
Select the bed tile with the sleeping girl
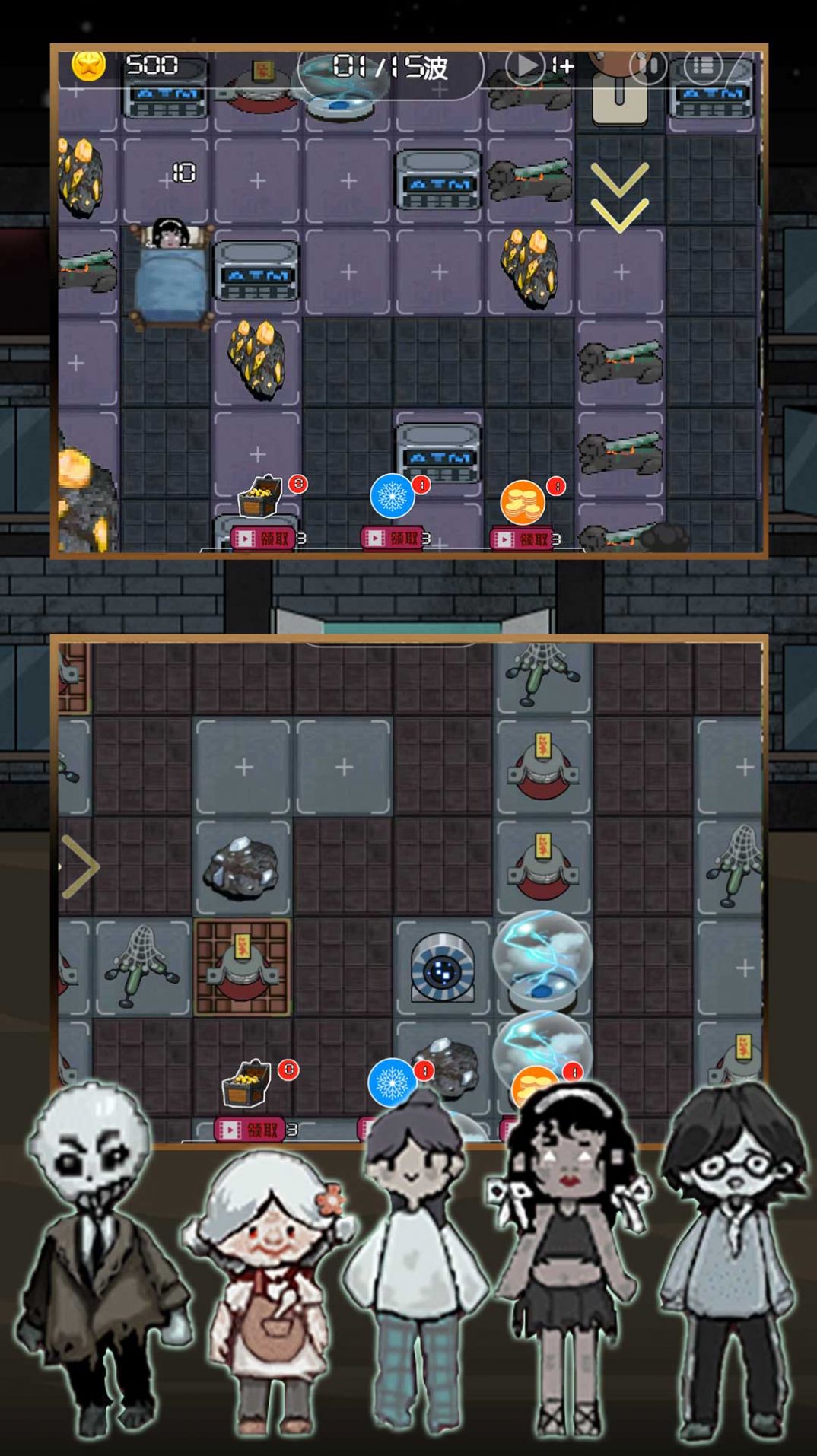(x=169, y=272)
